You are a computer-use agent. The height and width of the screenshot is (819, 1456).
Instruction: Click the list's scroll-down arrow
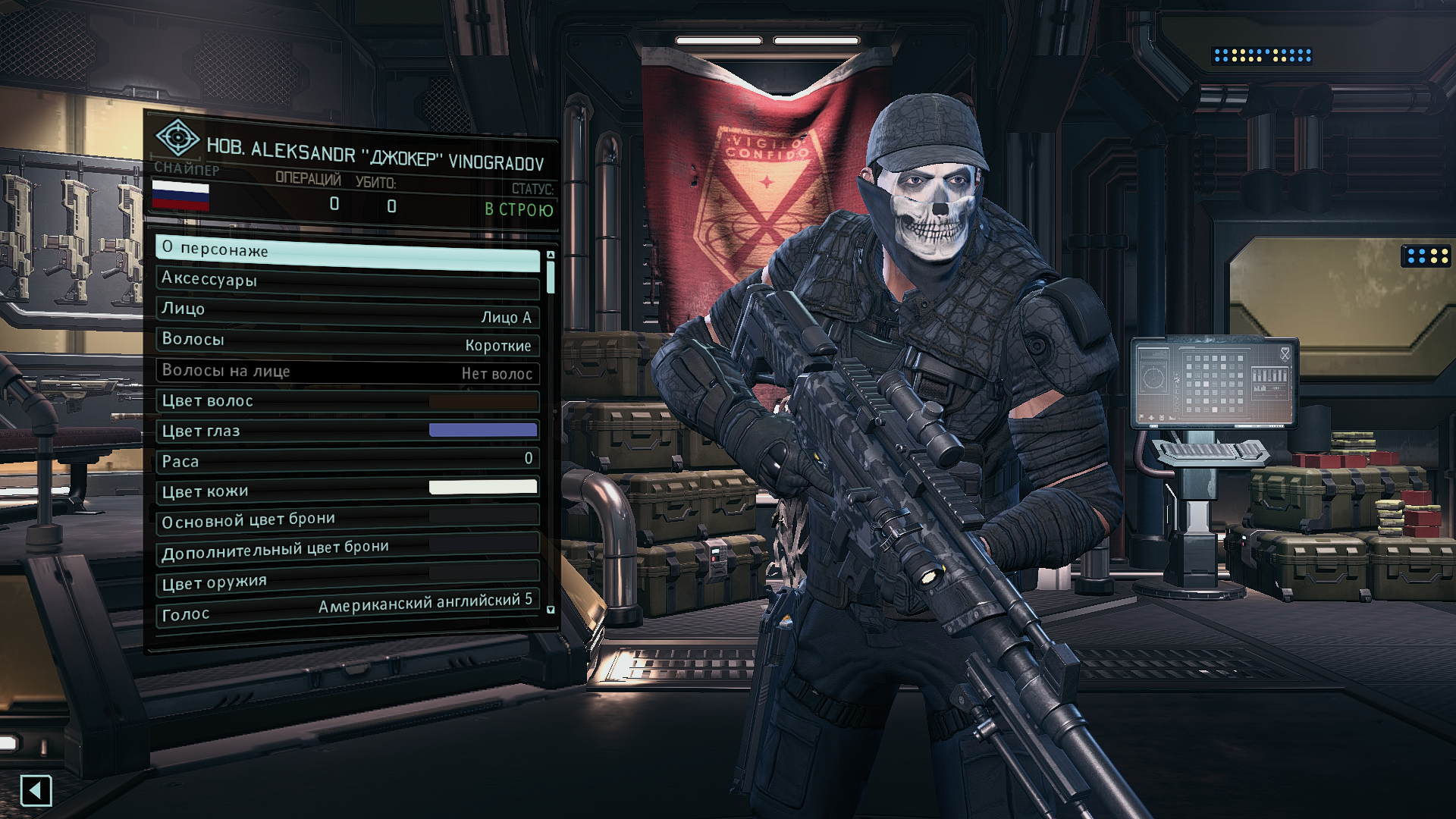coord(551,610)
